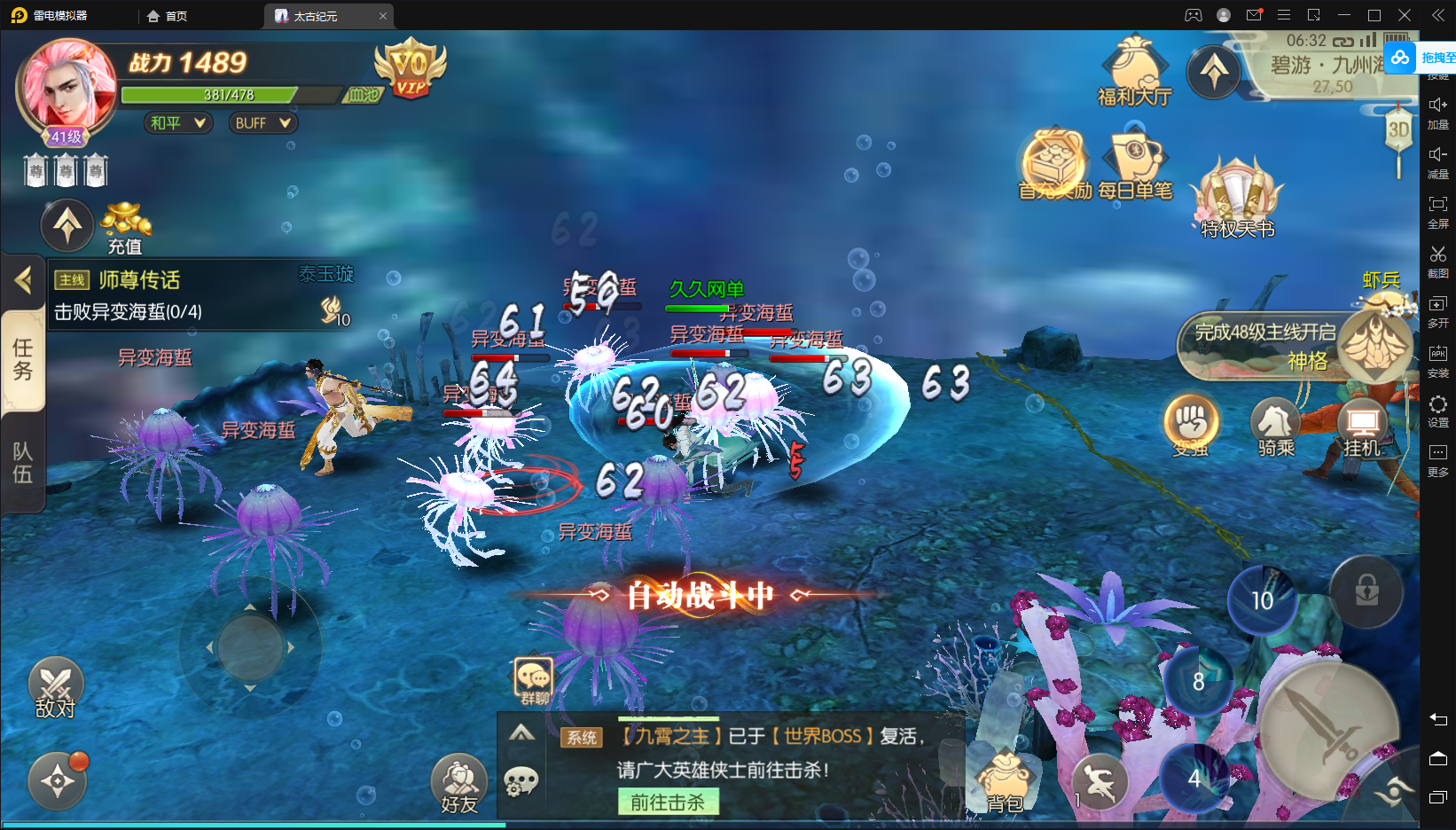The height and width of the screenshot is (830, 1456).
Task: Open the 群聊 group chat
Action: click(x=534, y=680)
